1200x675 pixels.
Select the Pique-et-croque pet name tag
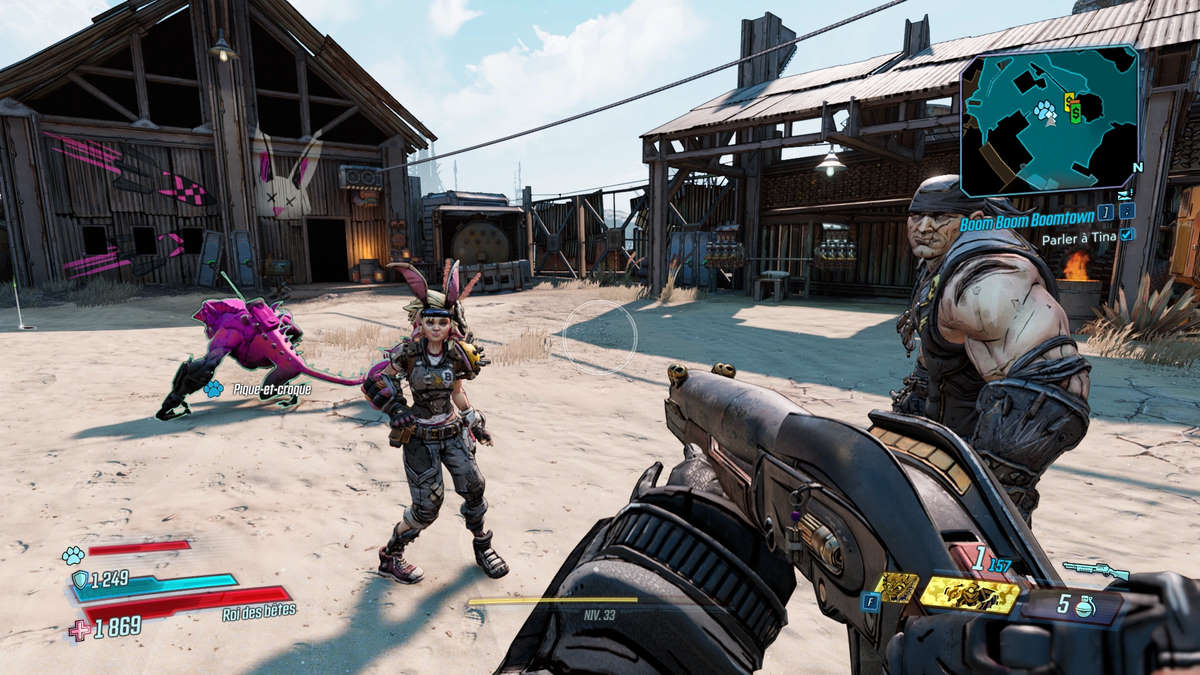click(x=270, y=388)
